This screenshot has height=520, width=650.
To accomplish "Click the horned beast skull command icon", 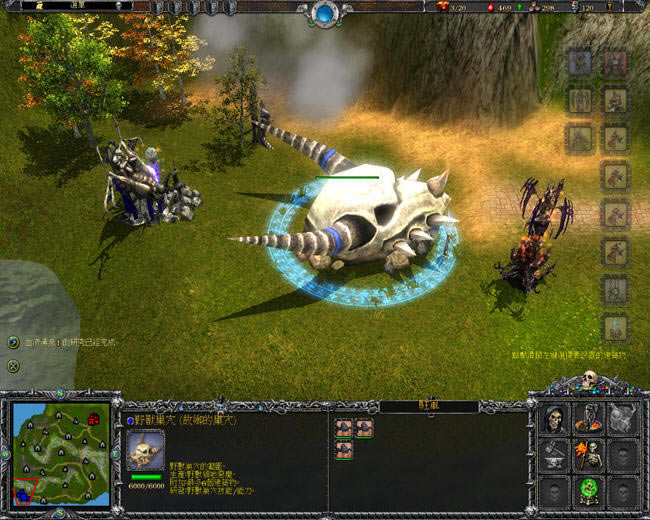I will click(x=623, y=420).
